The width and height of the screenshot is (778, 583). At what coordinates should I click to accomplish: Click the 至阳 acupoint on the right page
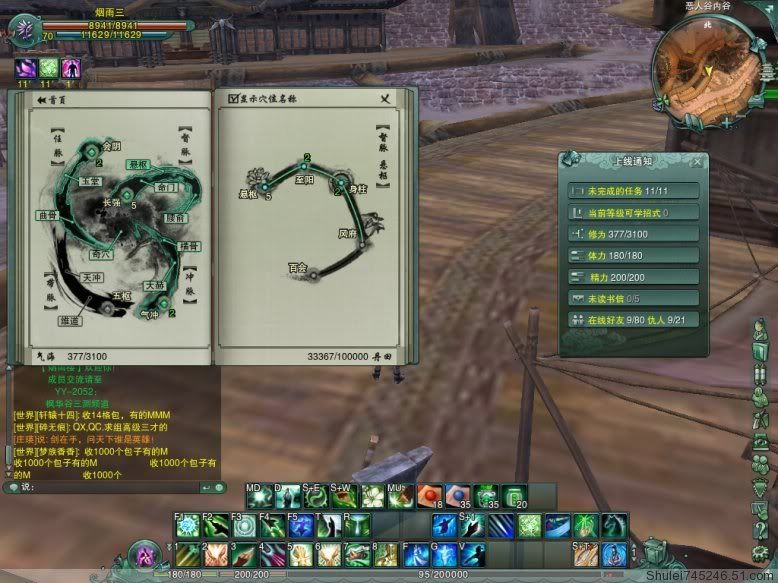click(x=307, y=166)
